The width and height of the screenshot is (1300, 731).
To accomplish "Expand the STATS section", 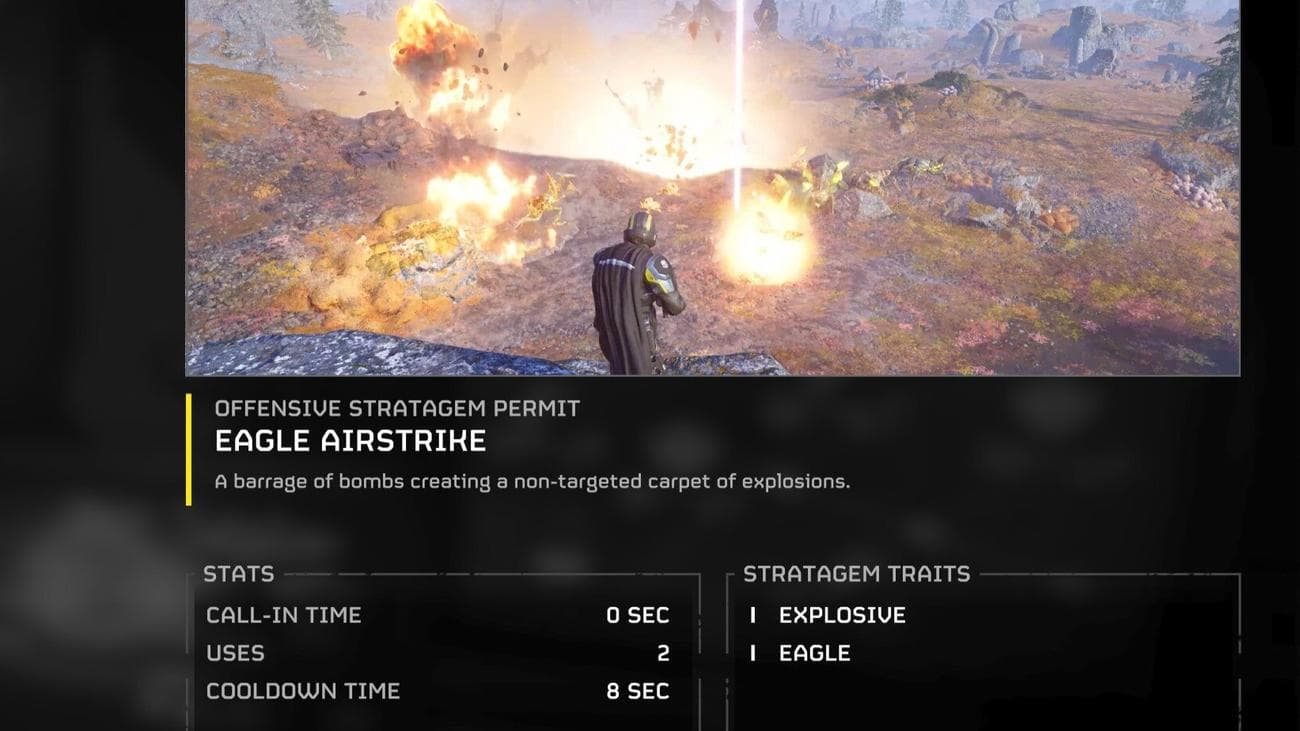I will point(237,575).
